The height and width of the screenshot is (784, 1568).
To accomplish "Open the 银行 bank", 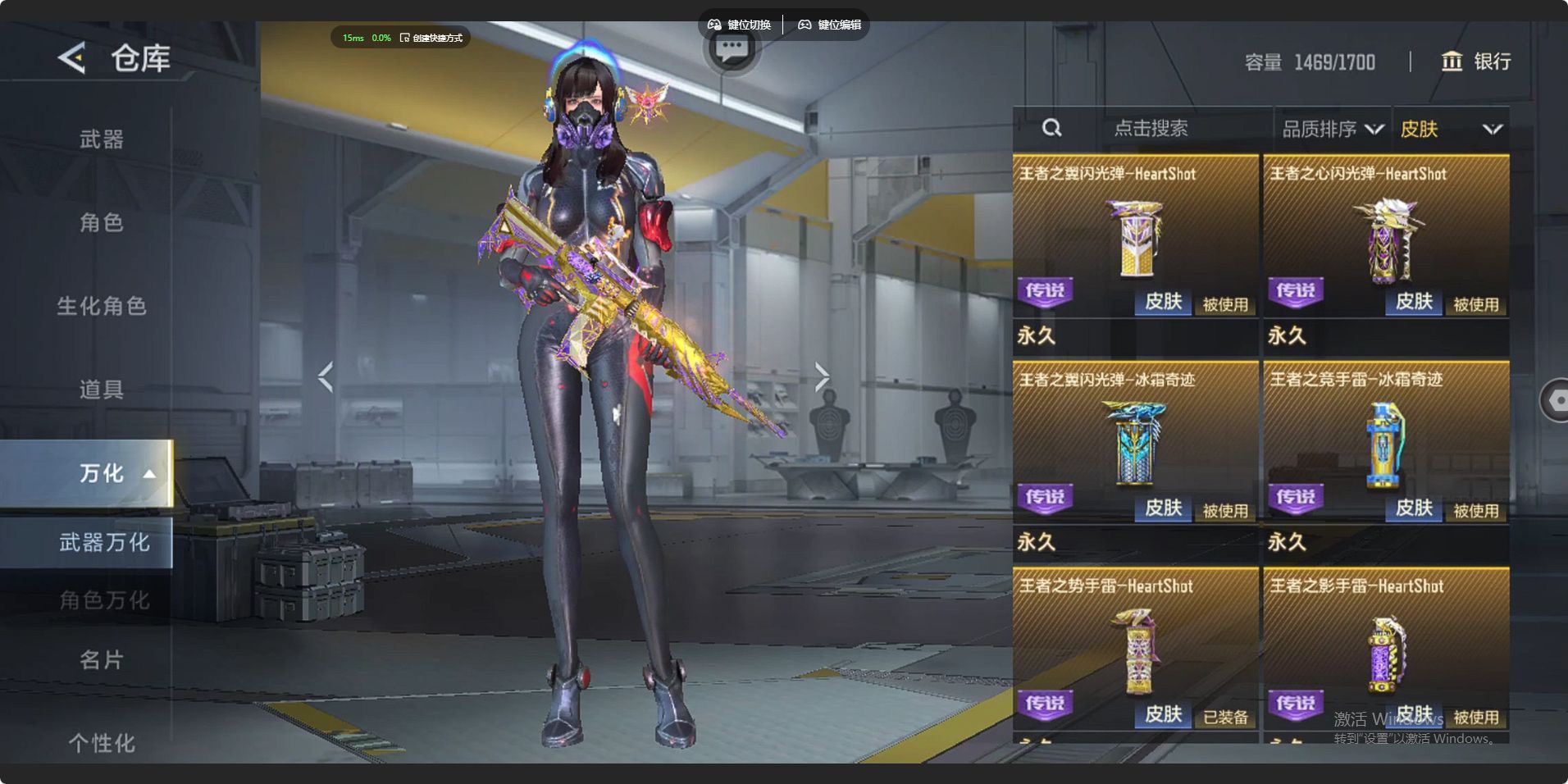I will 1475,62.
